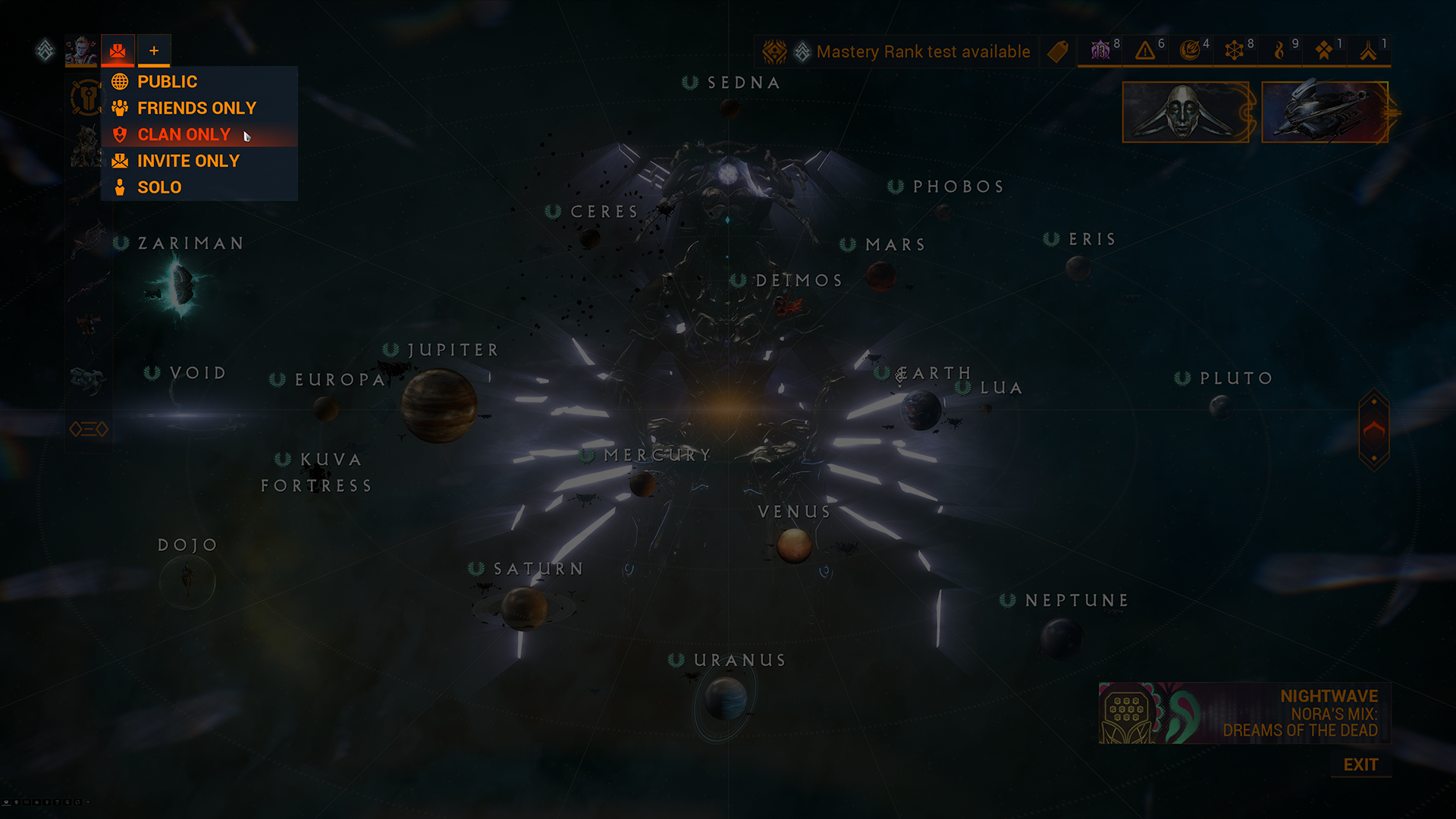This screenshot has width=1456, height=819.
Task: Open the warning triangle alerts icon
Action: pos(1145,51)
